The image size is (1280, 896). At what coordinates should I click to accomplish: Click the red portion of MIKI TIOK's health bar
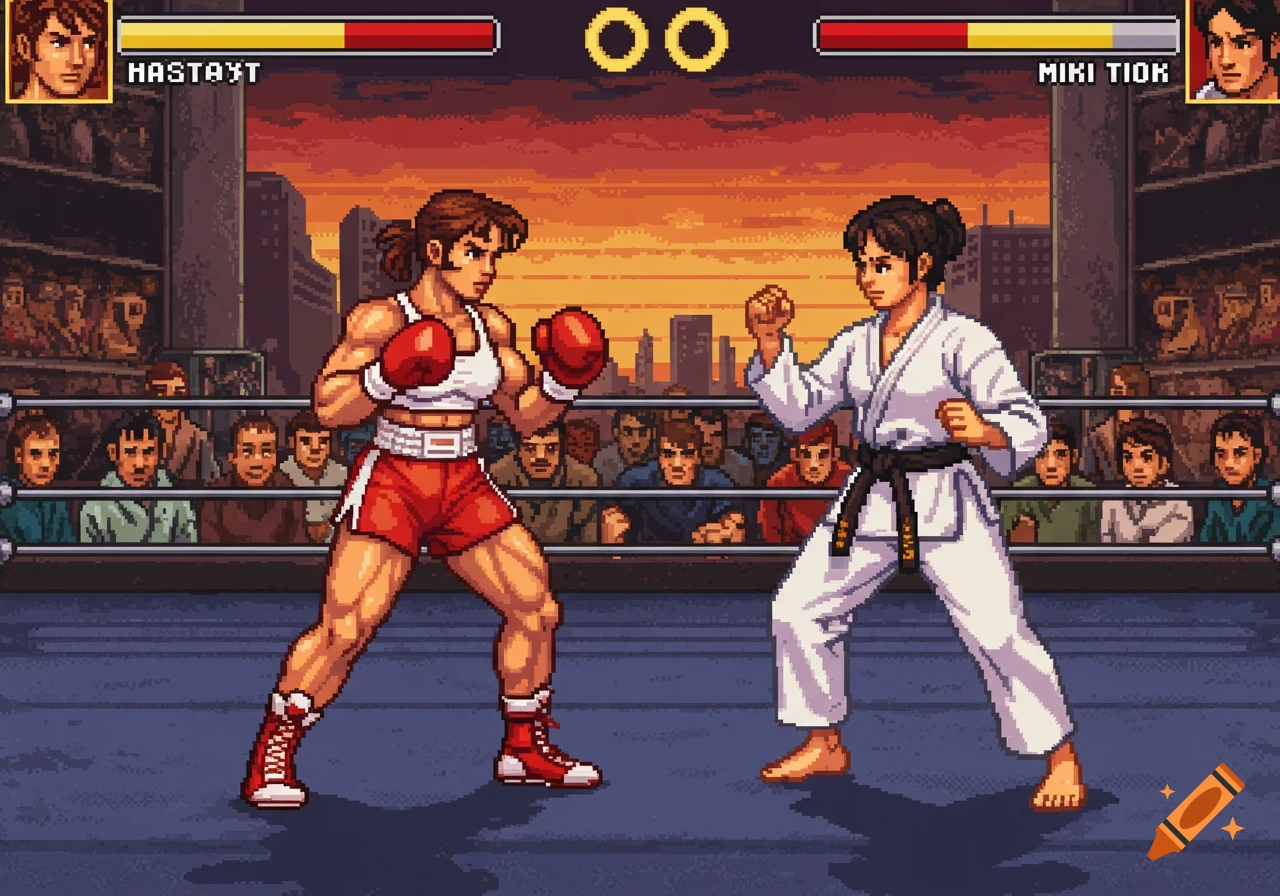[890, 34]
